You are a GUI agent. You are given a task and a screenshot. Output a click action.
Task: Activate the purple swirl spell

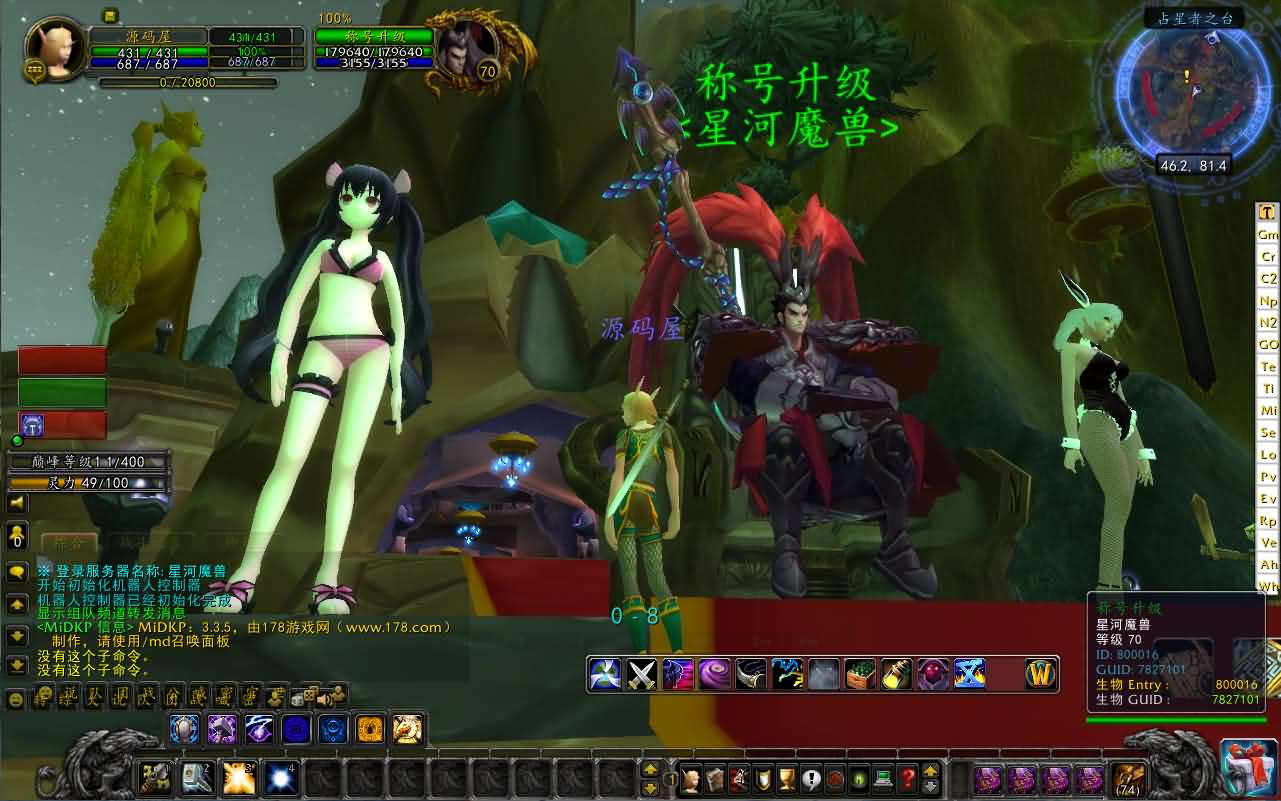click(x=714, y=674)
